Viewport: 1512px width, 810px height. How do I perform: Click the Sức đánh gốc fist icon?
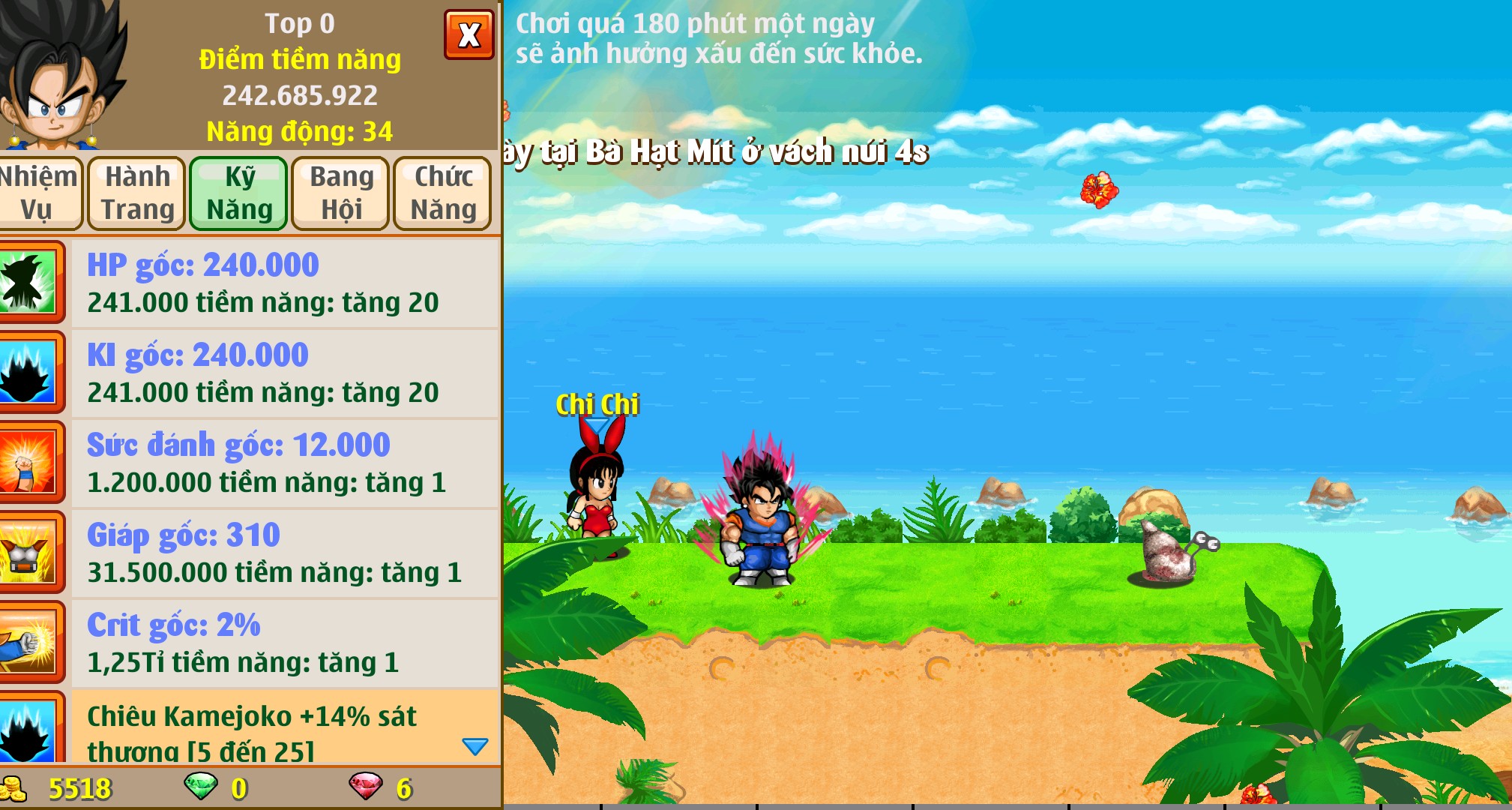coord(28,462)
